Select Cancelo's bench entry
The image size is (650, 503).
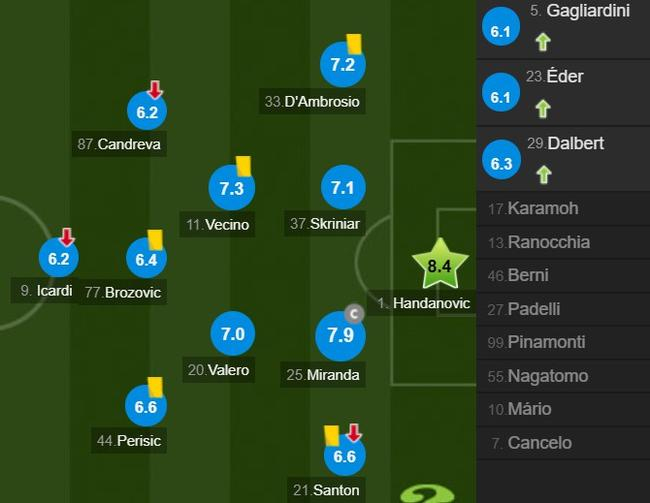[x=563, y=443]
